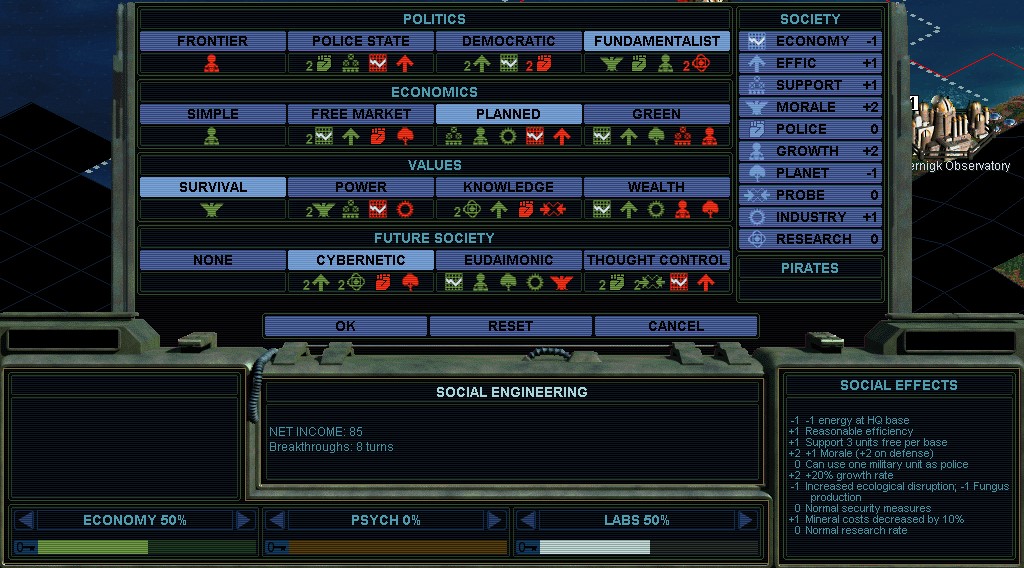The width and height of the screenshot is (1024, 568).
Task: Select Frontier politics
Action: 212,41
